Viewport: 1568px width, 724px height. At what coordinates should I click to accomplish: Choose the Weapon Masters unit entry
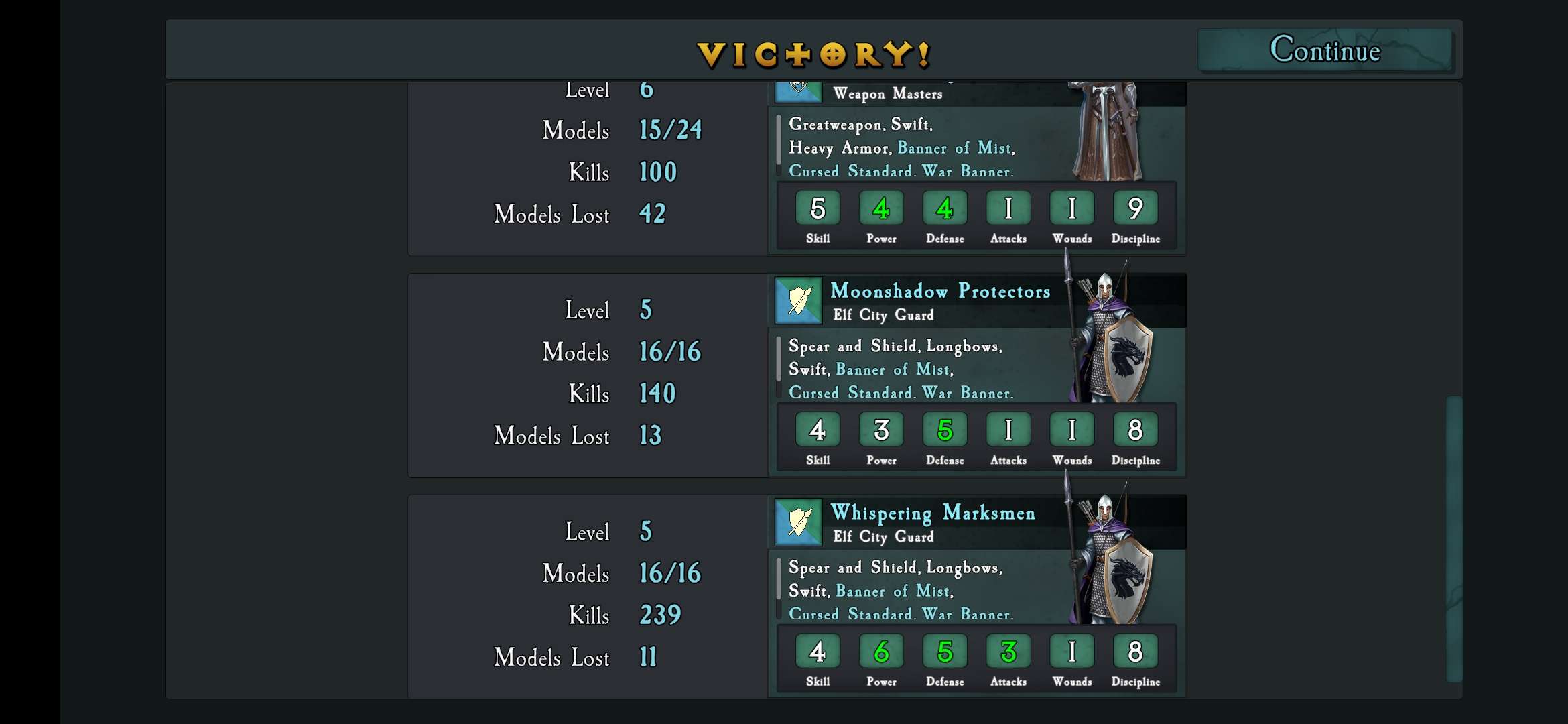(x=887, y=95)
